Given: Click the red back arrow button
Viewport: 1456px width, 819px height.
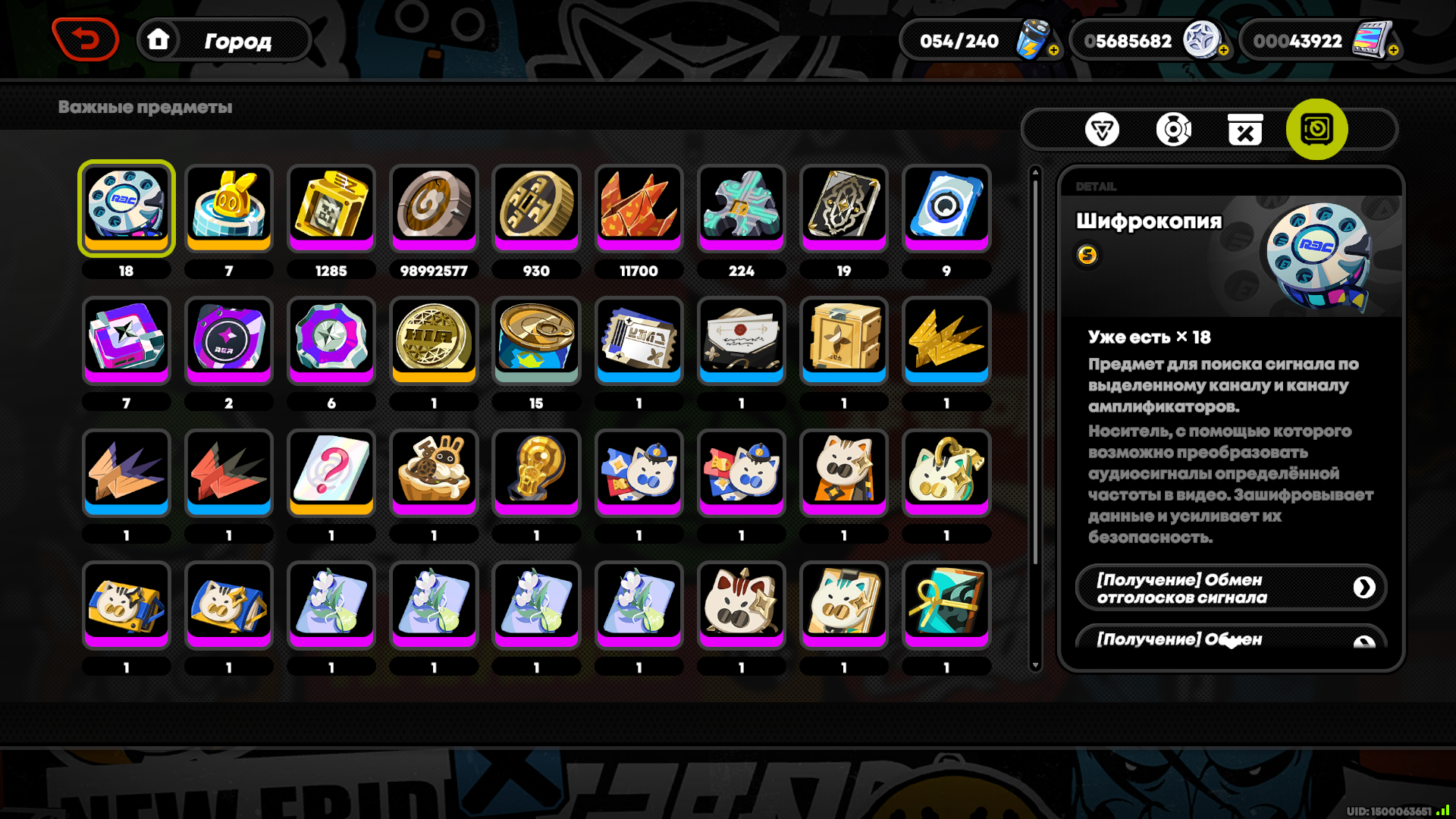Looking at the screenshot, I should [x=85, y=39].
